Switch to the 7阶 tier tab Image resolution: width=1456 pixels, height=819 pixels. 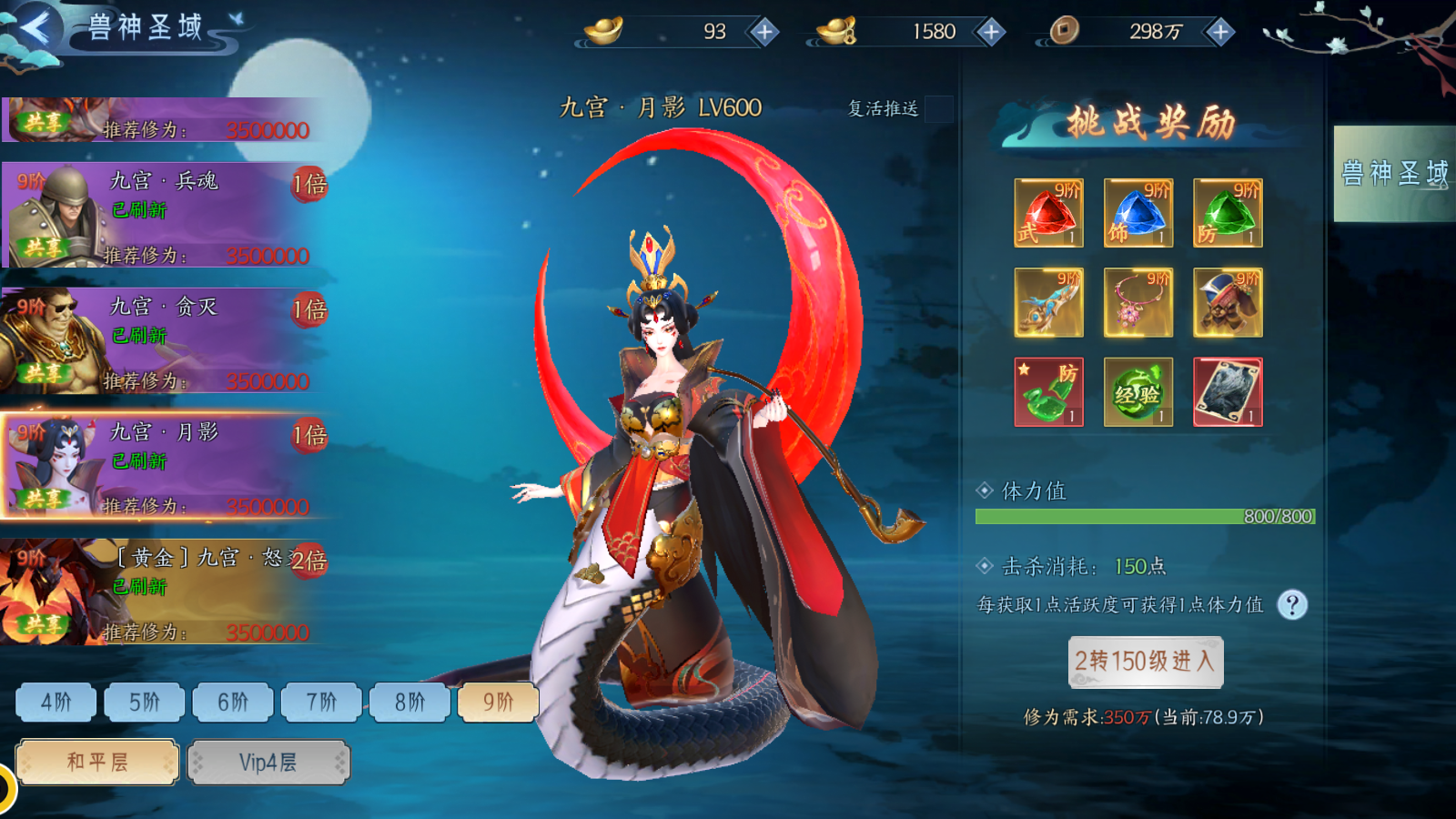321,702
